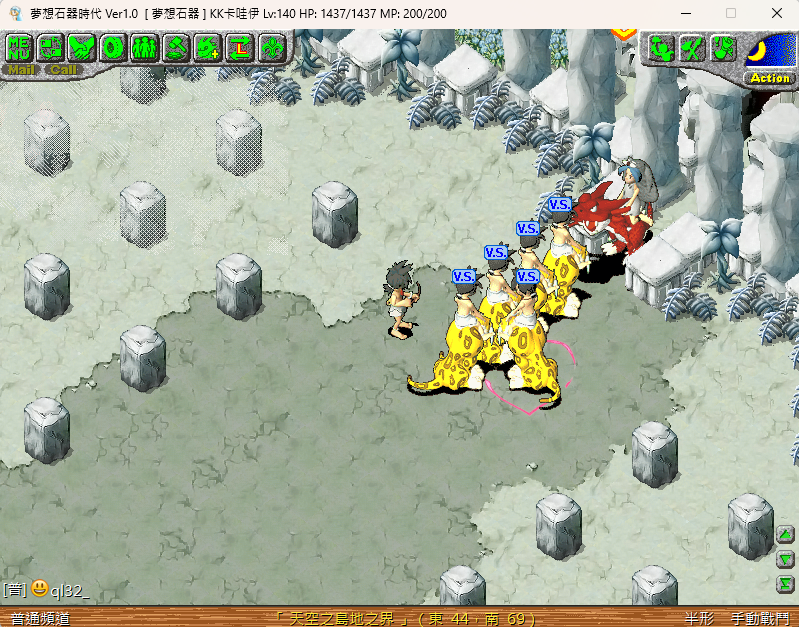
Task: Click the green ring icon
Action: [x=113, y=47]
